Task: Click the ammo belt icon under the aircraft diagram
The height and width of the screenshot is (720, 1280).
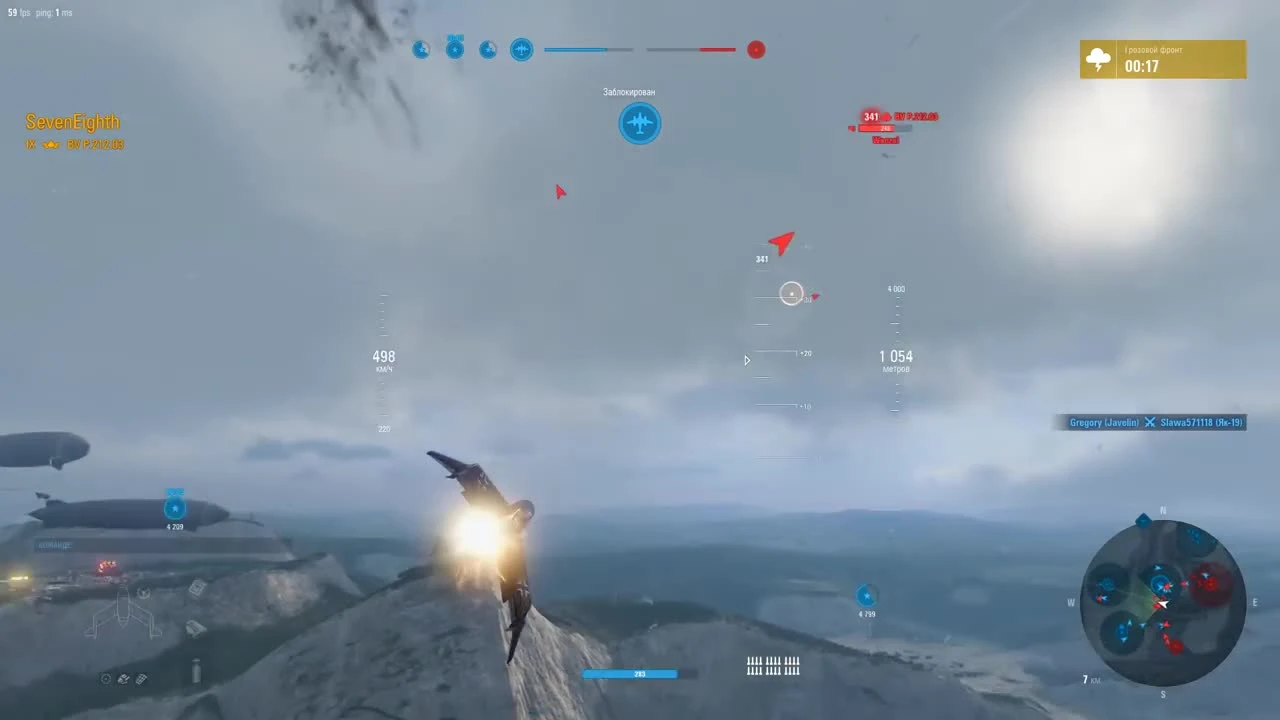Action: click(x=141, y=679)
